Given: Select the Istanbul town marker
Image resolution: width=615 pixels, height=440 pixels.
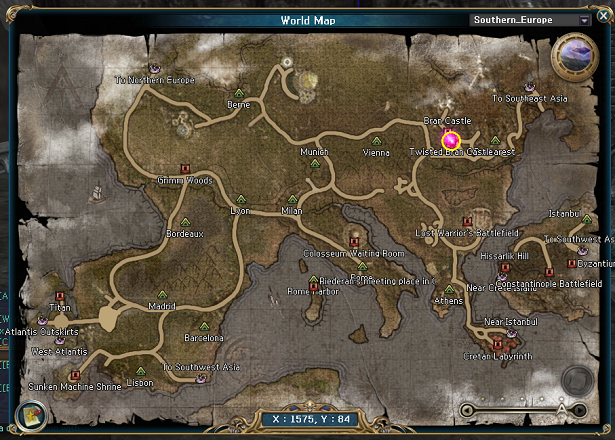Looking at the screenshot, I should tap(586, 220).
